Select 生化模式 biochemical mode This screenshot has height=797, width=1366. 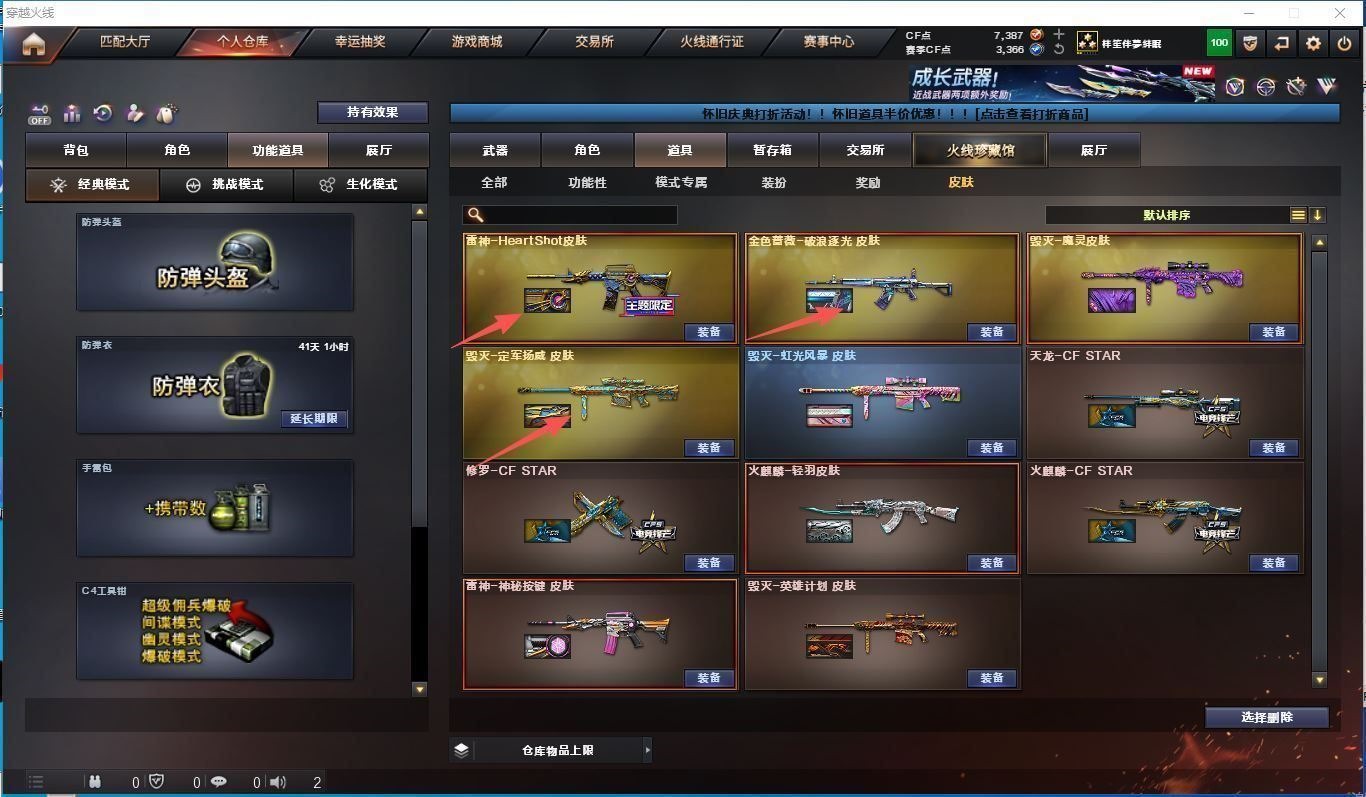click(x=359, y=185)
